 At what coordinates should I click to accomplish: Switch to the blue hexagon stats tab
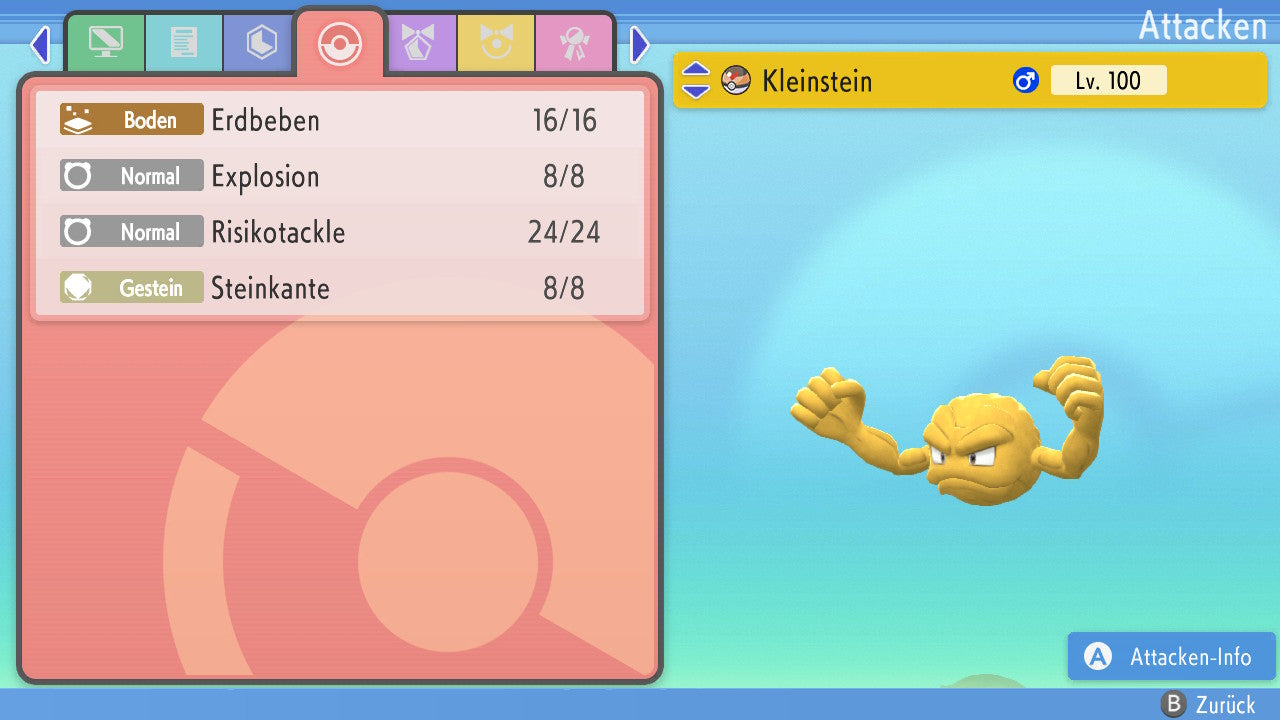pos(261,43)
